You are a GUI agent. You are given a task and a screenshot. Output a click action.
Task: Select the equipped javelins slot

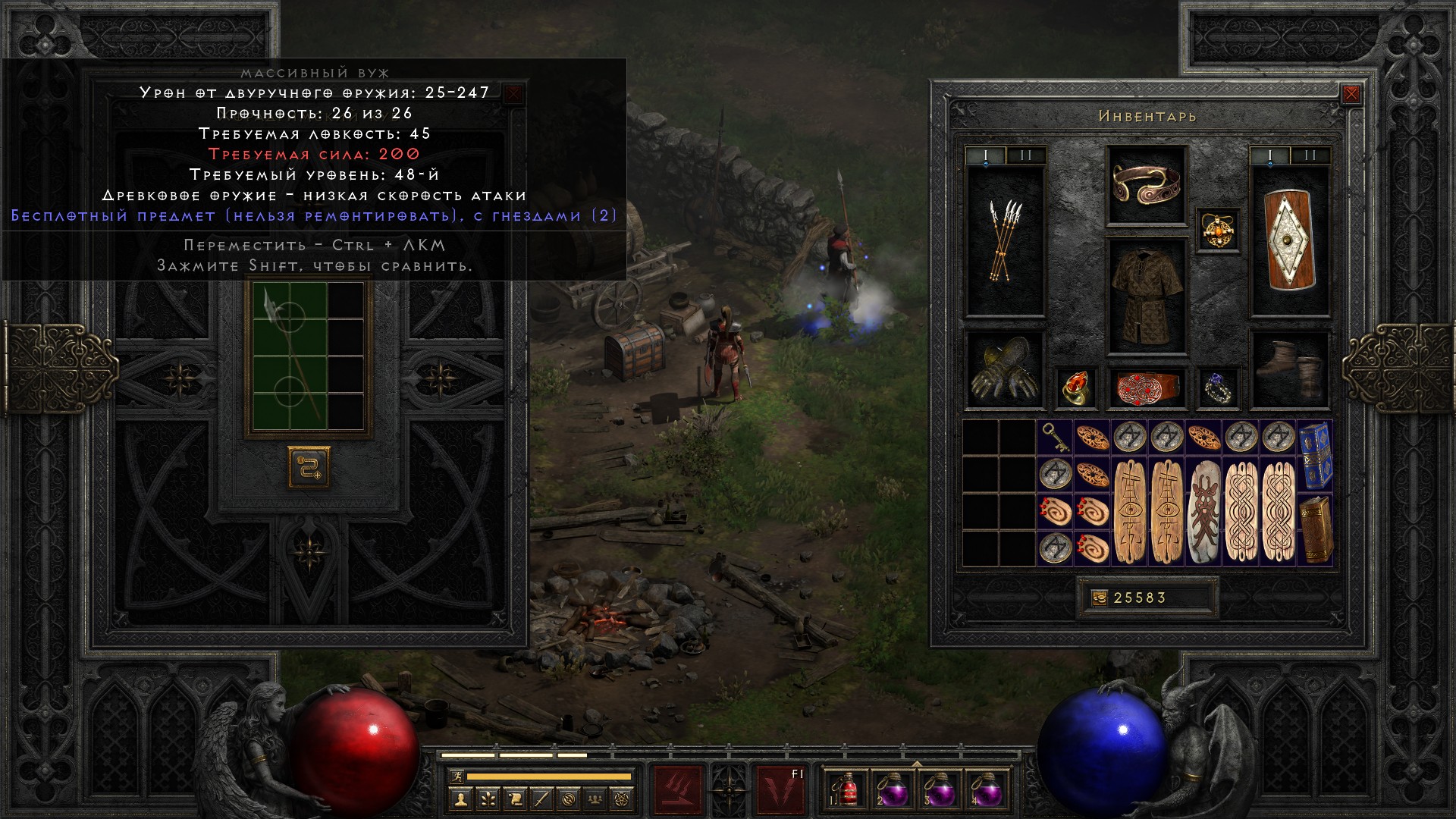coord(1005,241)
